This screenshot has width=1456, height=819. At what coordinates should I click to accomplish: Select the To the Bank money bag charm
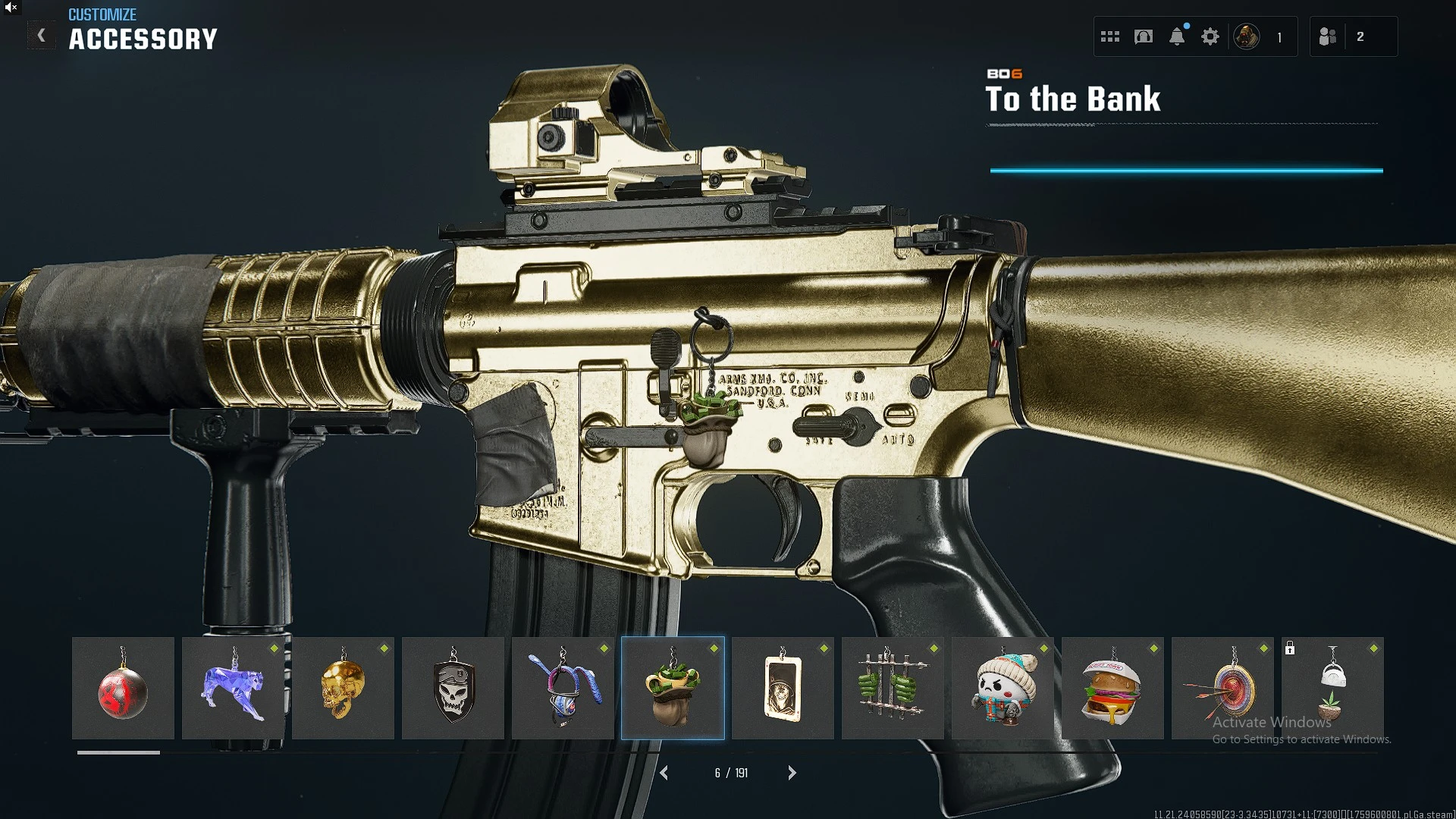[673, 689]
